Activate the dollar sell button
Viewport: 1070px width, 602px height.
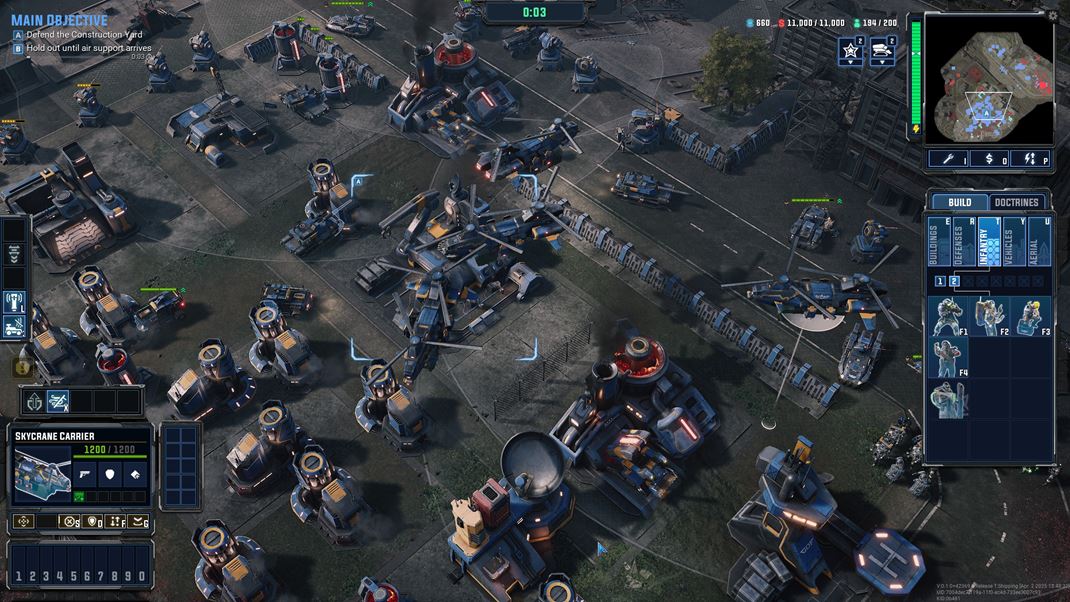(988, 159)
